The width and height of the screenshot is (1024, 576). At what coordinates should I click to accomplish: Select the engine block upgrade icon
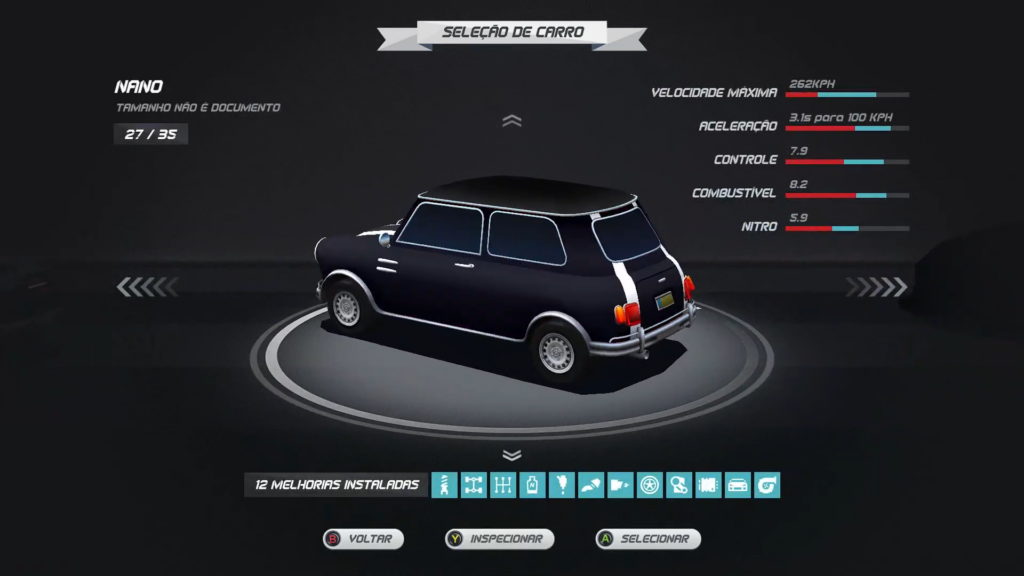coord(708,485)
